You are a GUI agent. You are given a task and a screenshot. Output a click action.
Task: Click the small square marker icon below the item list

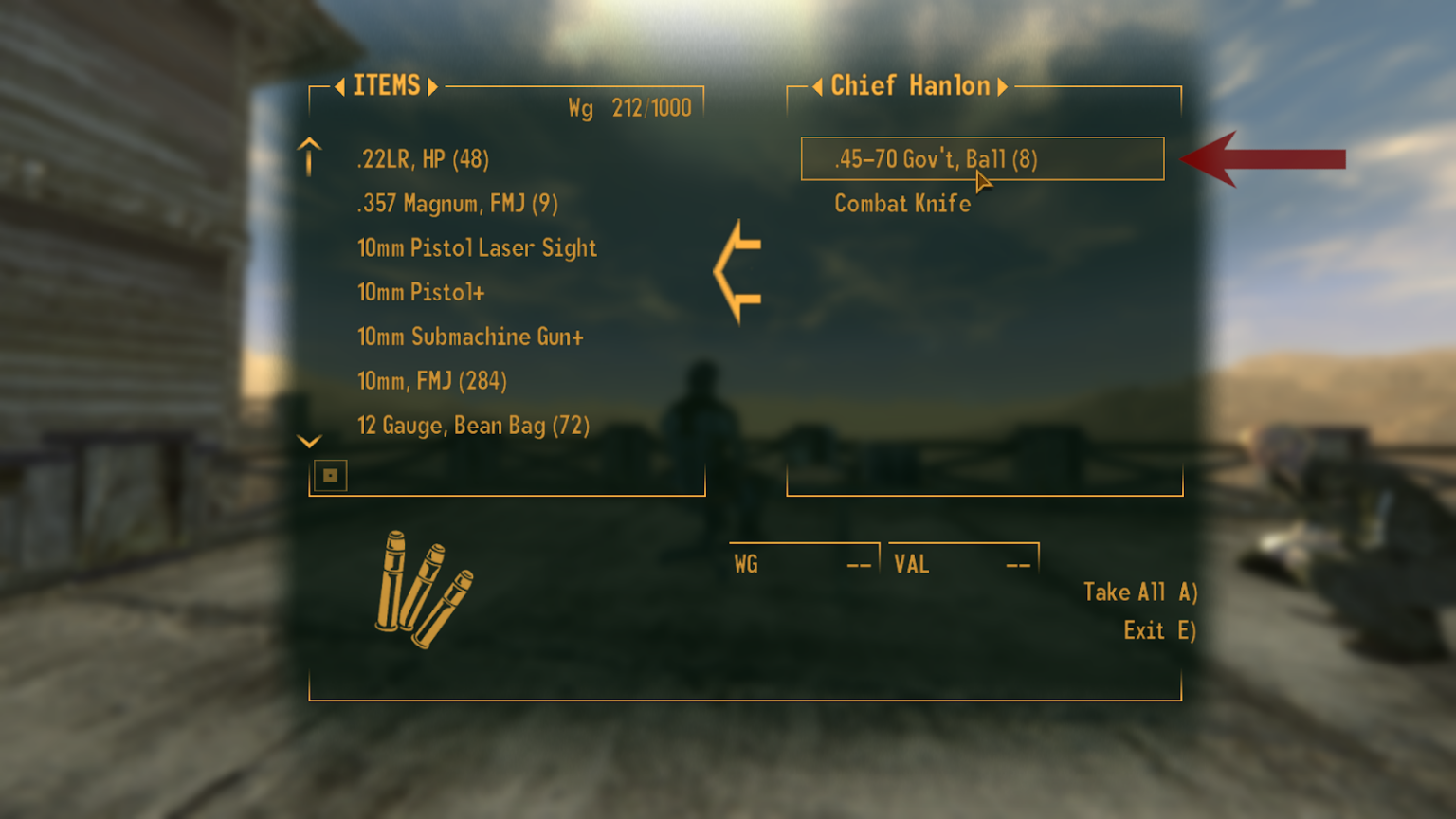click(x=328, y=475)
